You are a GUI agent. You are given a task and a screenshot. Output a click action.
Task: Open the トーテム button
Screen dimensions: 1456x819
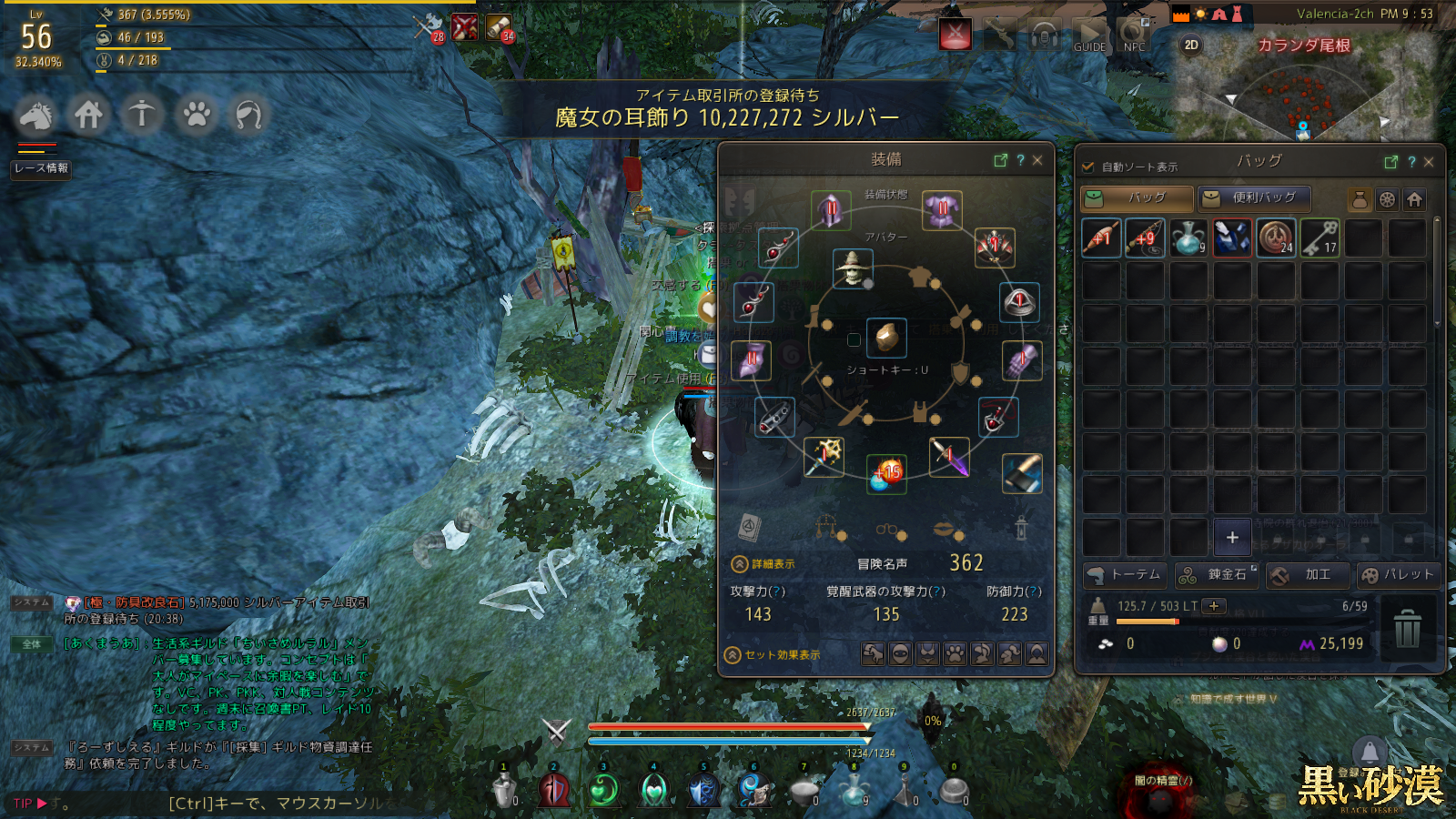1125,575
